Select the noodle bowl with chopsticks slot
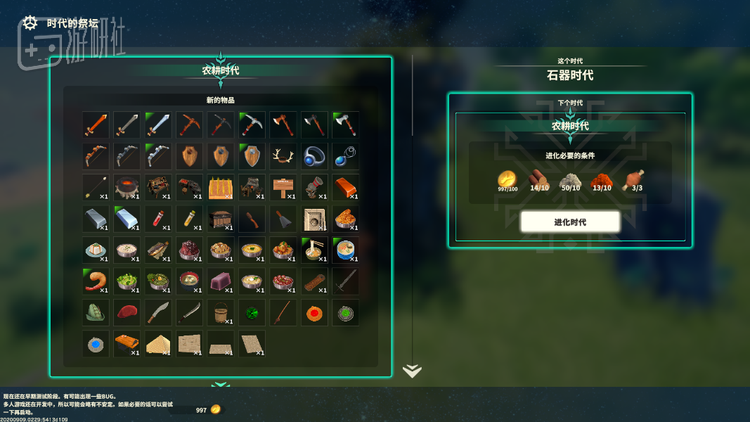750x422 pixels. point(314,249)
